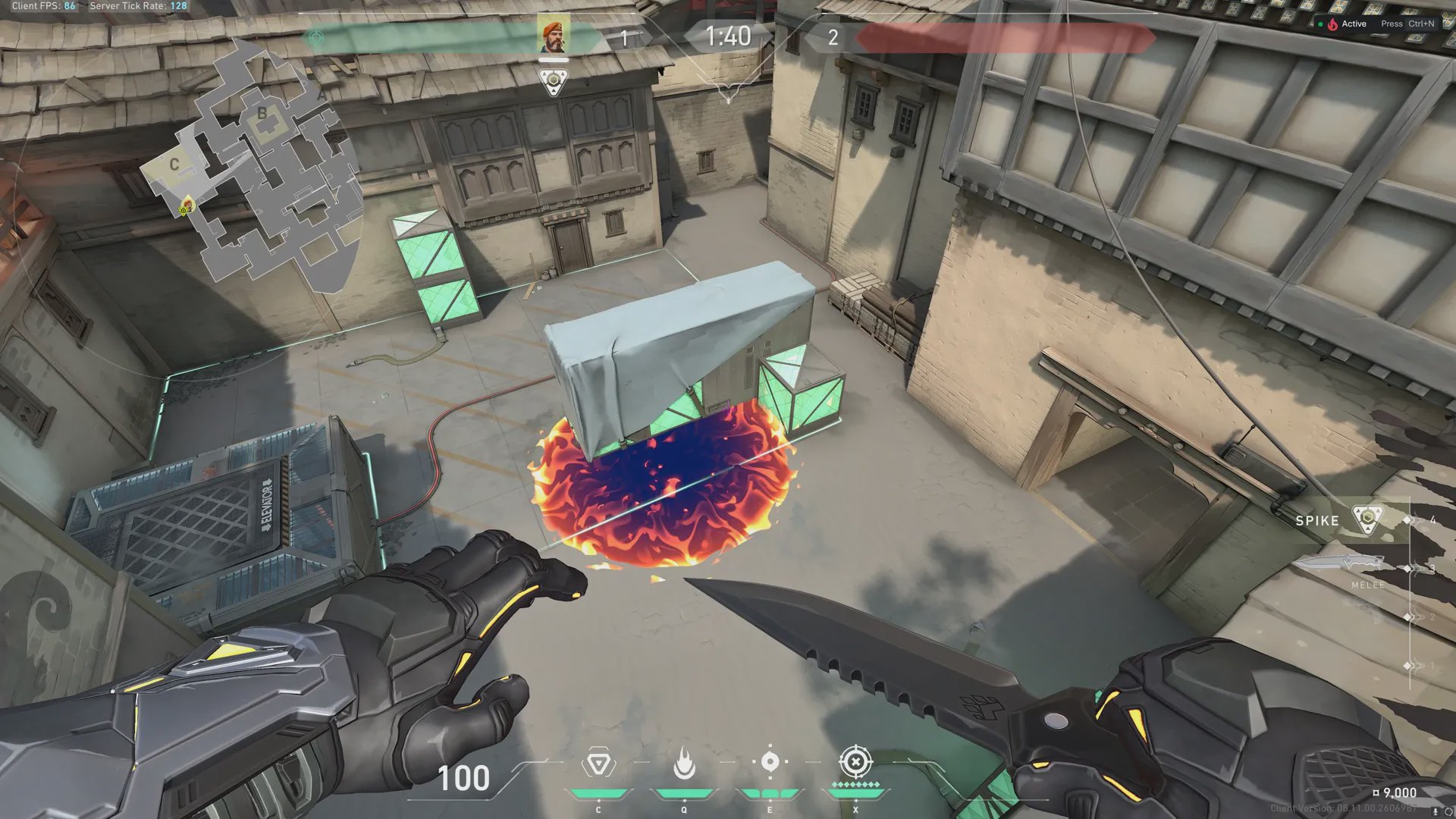Activate the Stim Beacon ability icon
This screenshot has width=1456, height=819.
pos(598,764)
